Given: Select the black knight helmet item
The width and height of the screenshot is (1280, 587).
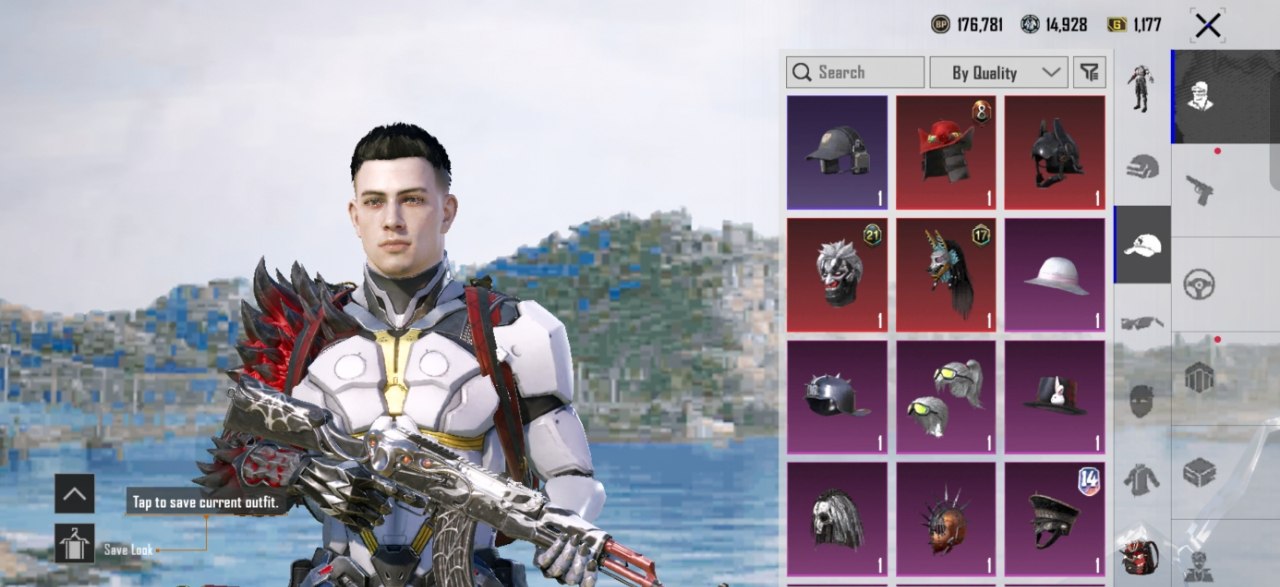Looking at the screenshot, I should [x=1055, y=152].
